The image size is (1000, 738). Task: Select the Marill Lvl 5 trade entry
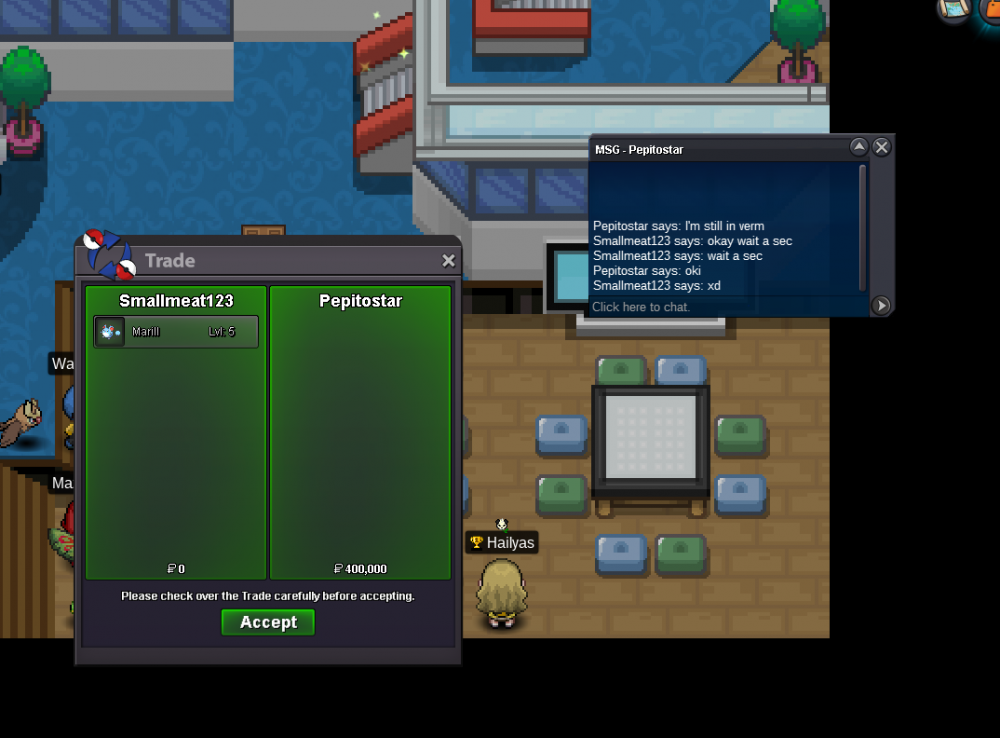click(x=176, y=332)
